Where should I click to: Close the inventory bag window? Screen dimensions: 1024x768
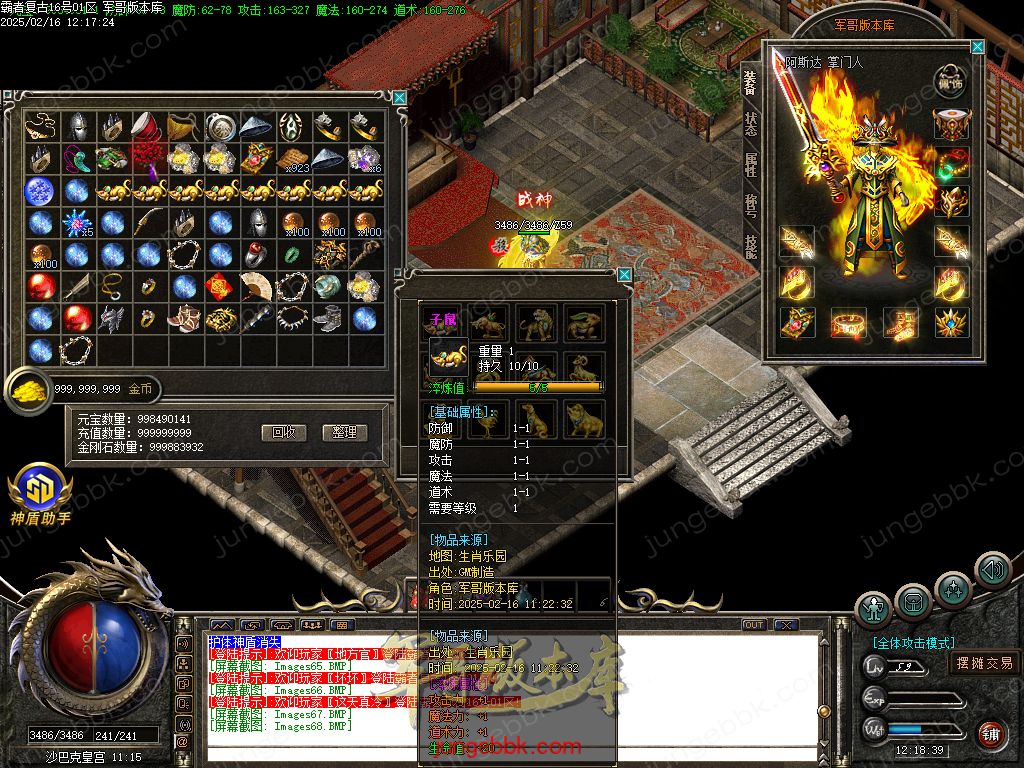pyautogui.click(x=400, y=97)
